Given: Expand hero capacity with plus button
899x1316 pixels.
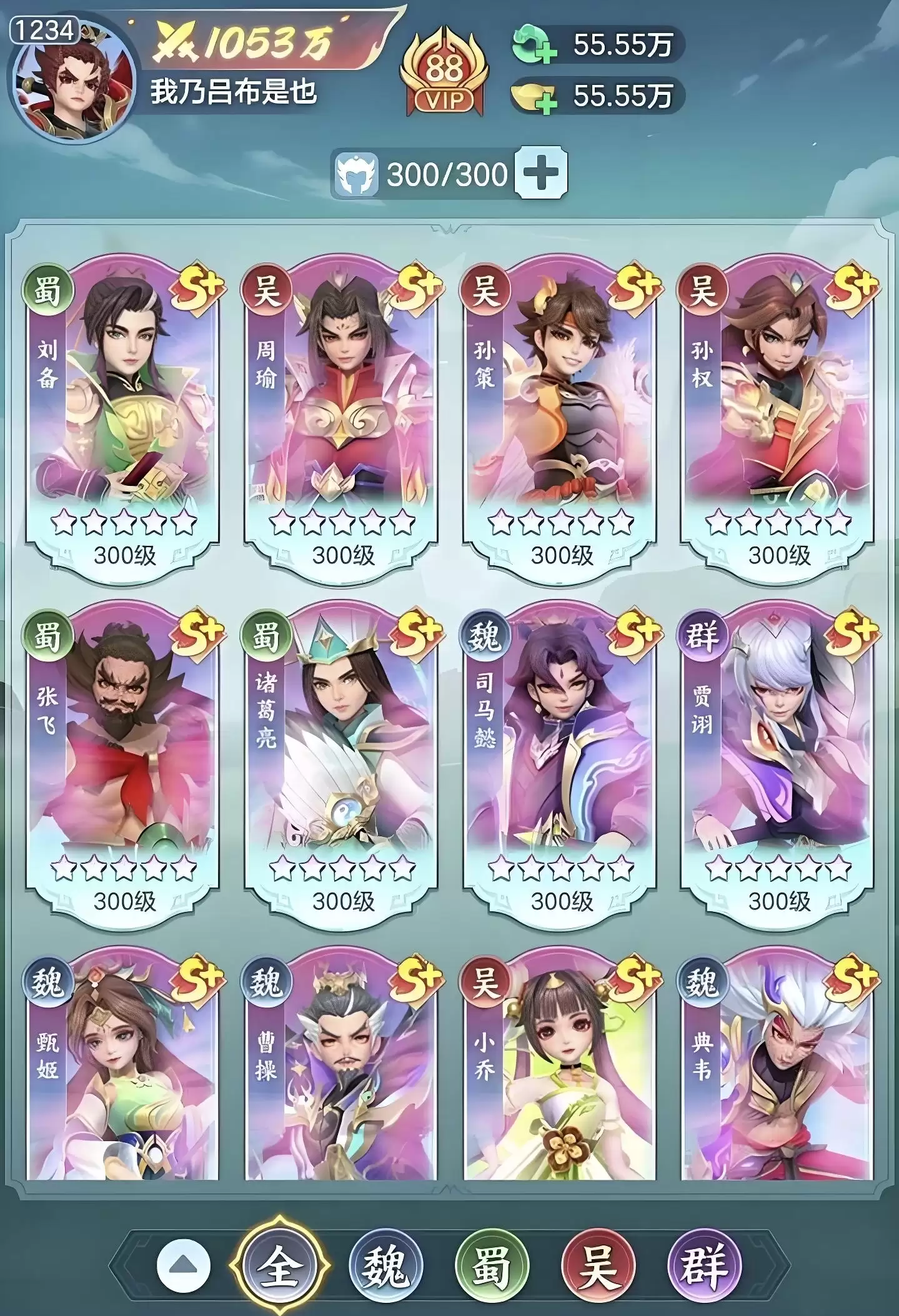Looking at the screenshot, I should [x=541, y=174].
